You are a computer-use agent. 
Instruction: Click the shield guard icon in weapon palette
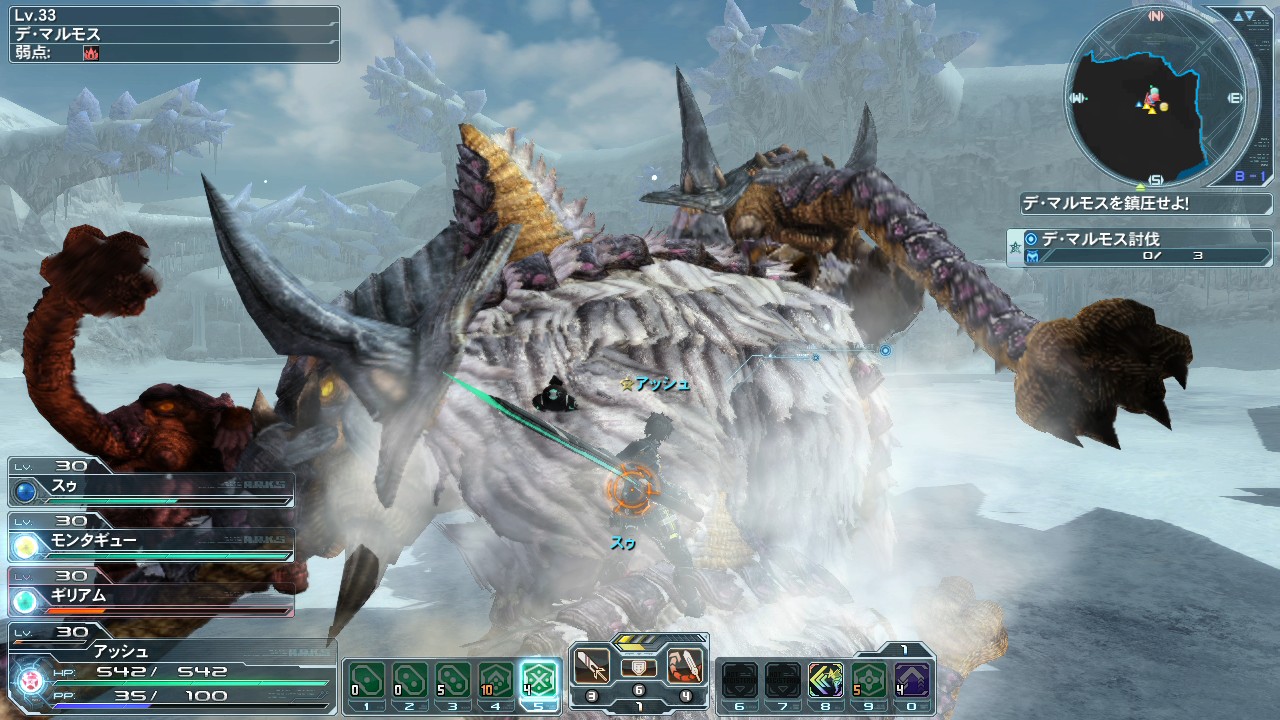click(638, 667)
